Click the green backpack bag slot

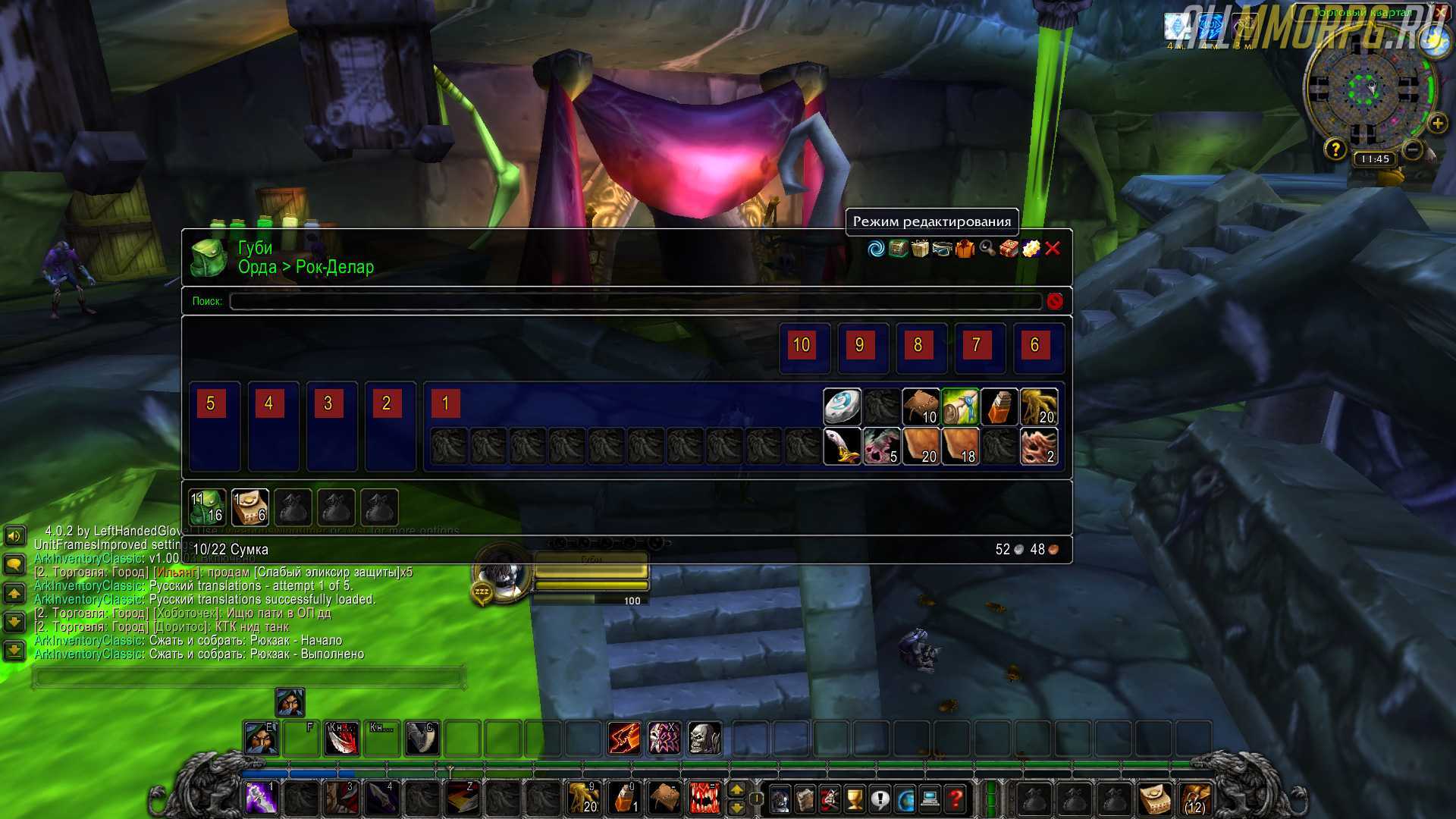pos(207,507)
